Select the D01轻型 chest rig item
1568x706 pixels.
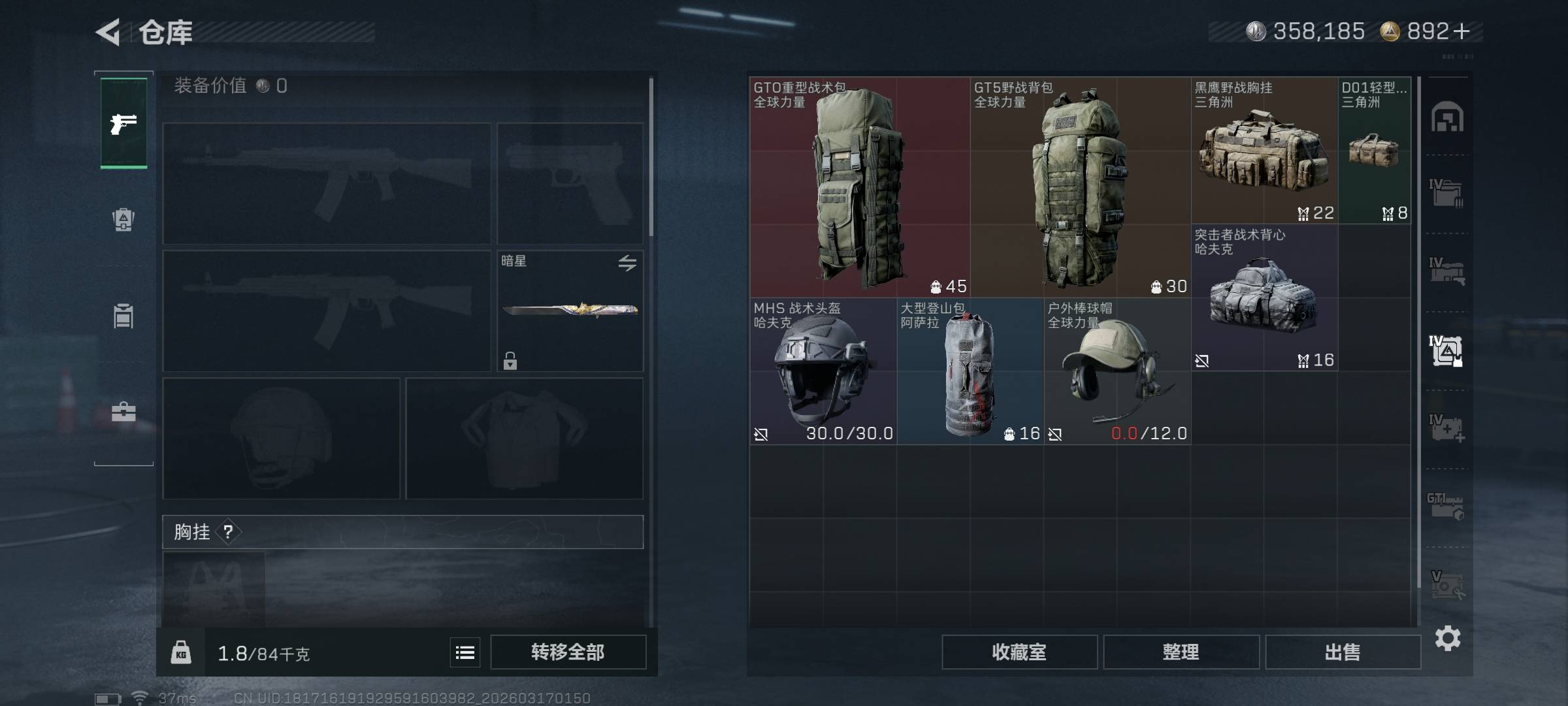tap(1374, 151)
